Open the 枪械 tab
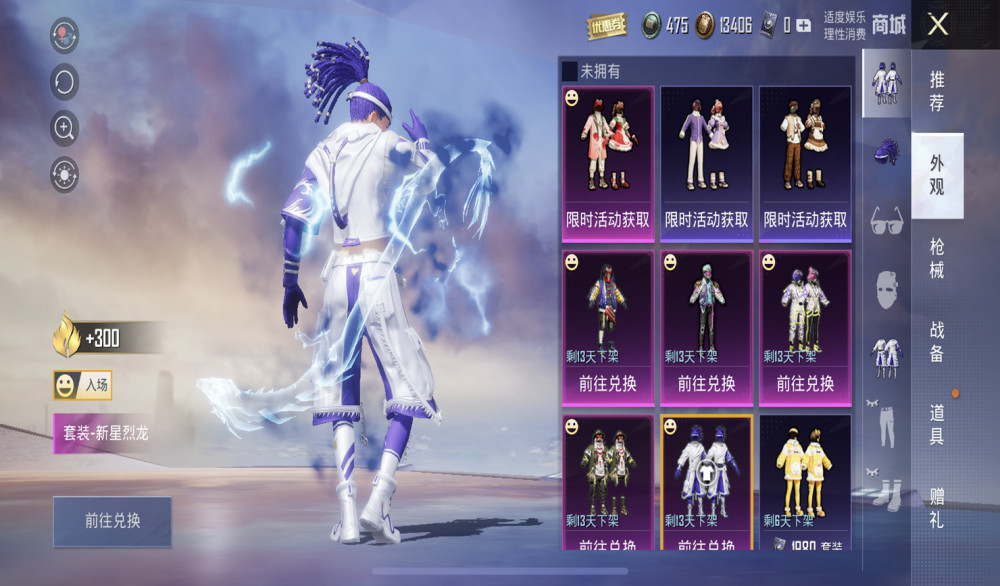The width and height of the screenshot is (1000, 586). pos(937,258)
